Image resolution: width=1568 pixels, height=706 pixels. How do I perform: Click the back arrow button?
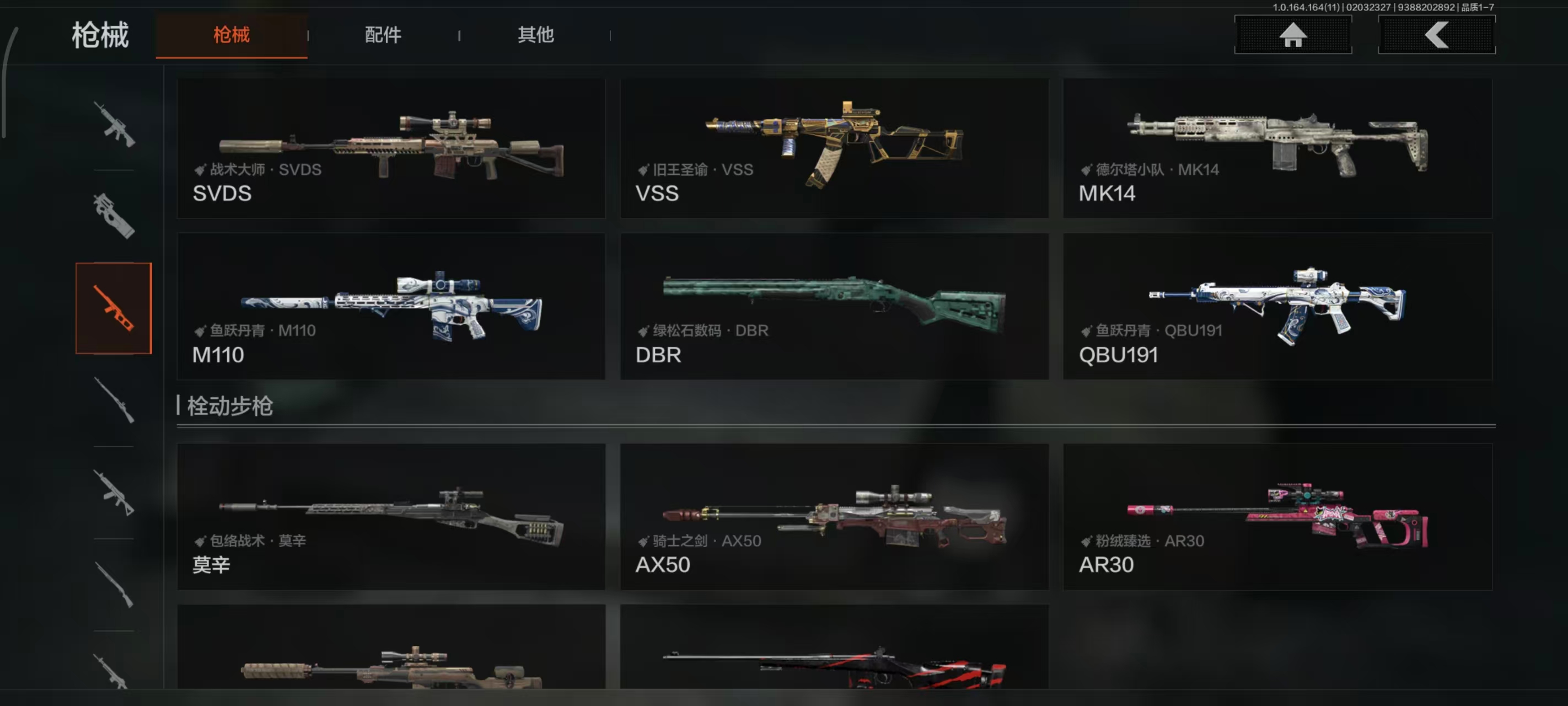(x=1436, y=35)
